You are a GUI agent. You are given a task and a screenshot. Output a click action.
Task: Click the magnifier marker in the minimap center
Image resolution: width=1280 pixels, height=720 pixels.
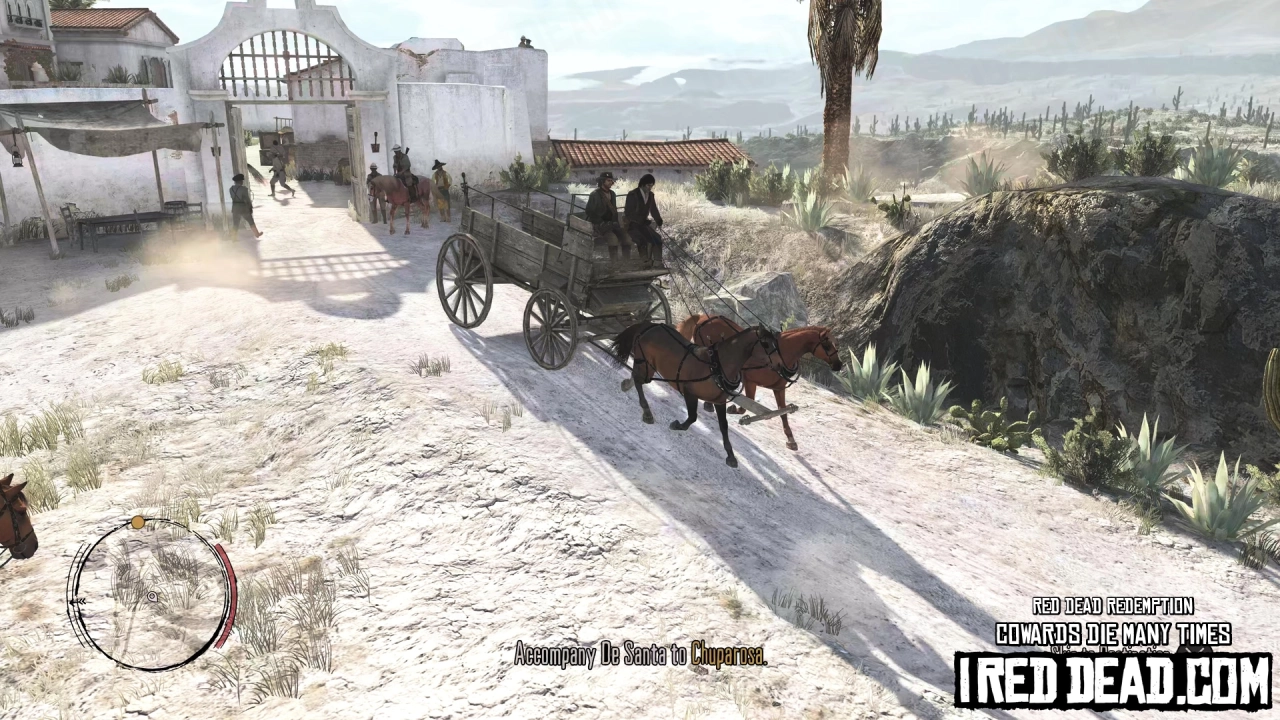[x=152, y=596]
